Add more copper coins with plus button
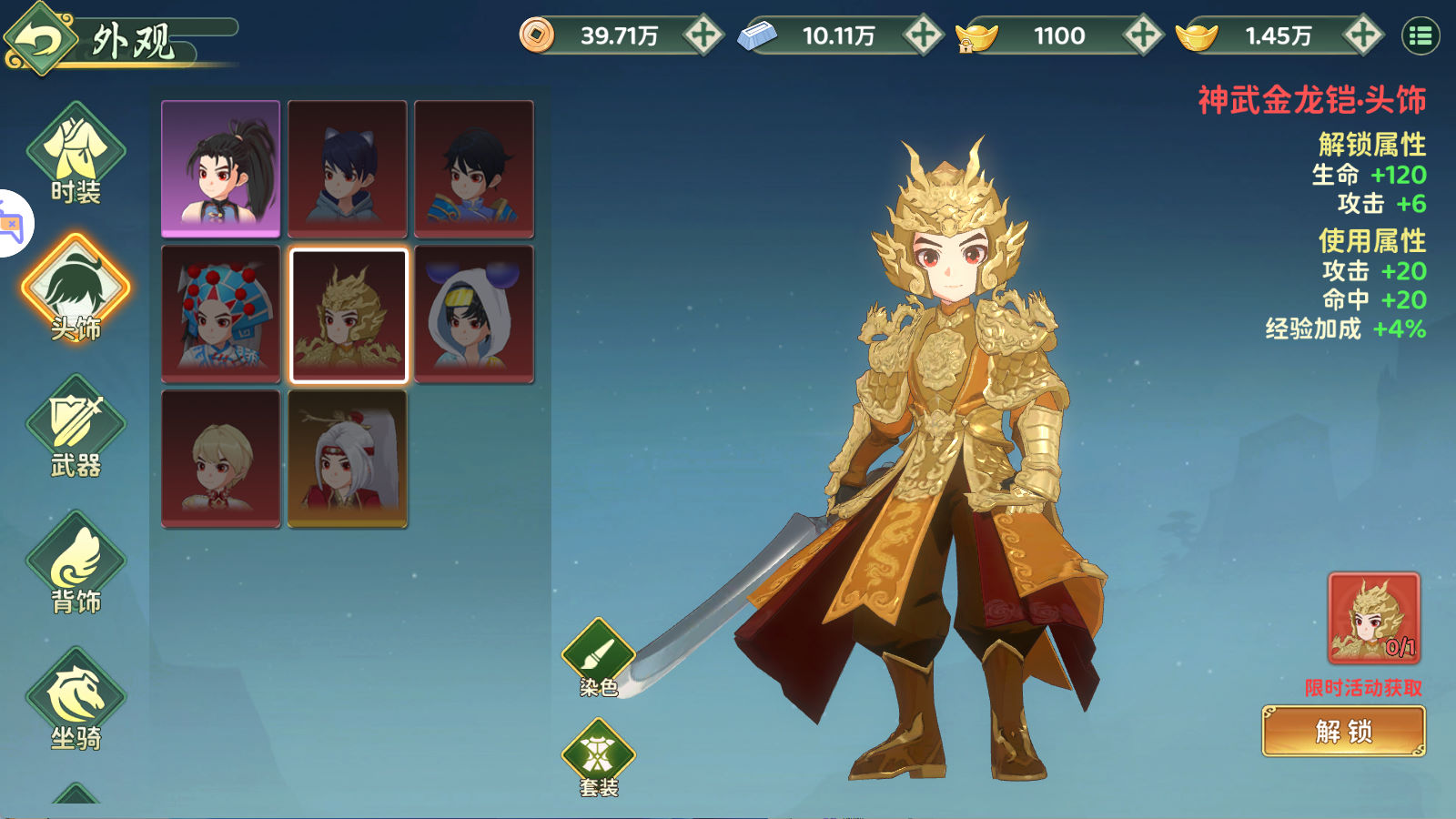 pos(703,35)
